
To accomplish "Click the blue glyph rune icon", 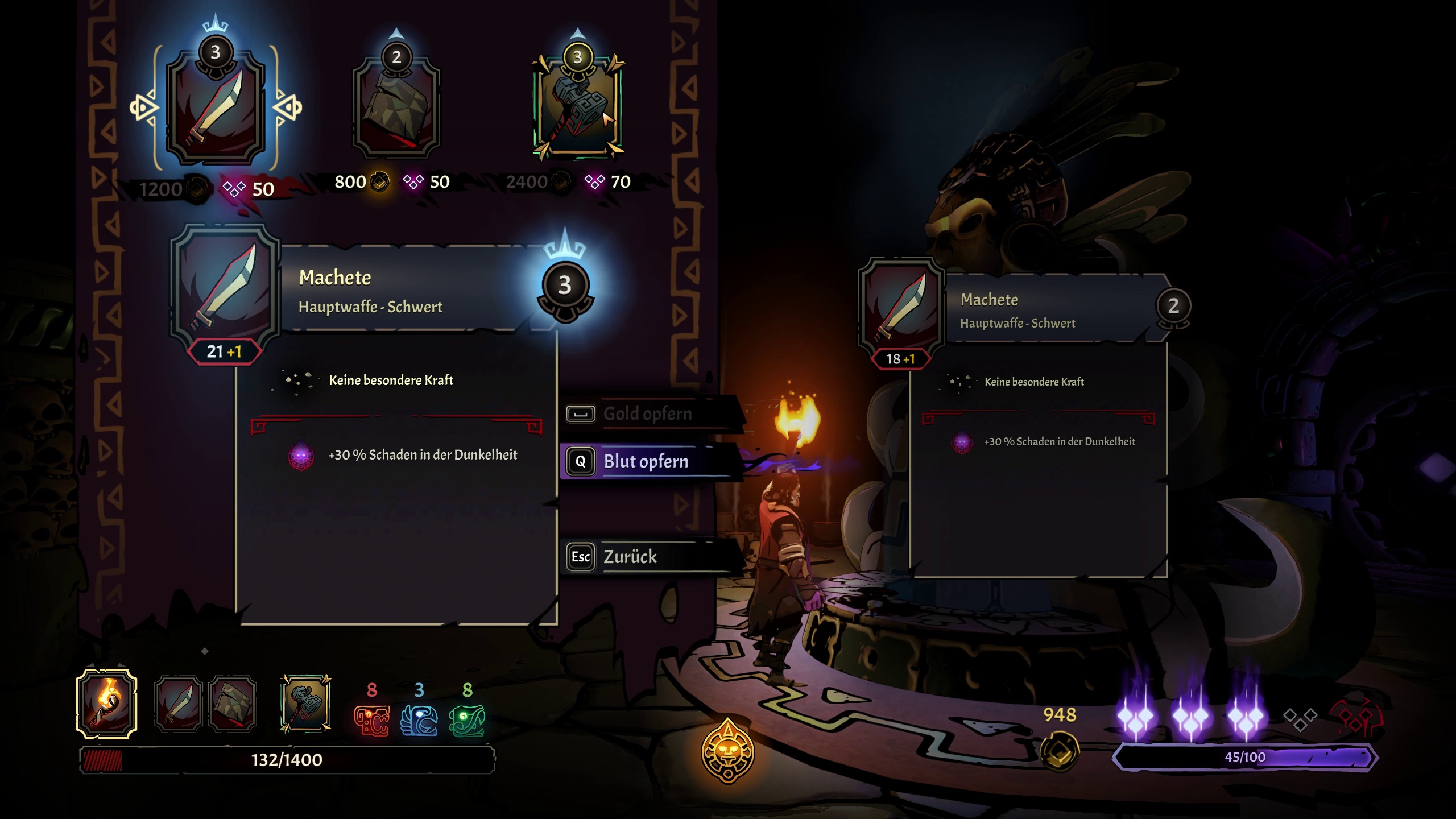I will [x=419, y=720].
